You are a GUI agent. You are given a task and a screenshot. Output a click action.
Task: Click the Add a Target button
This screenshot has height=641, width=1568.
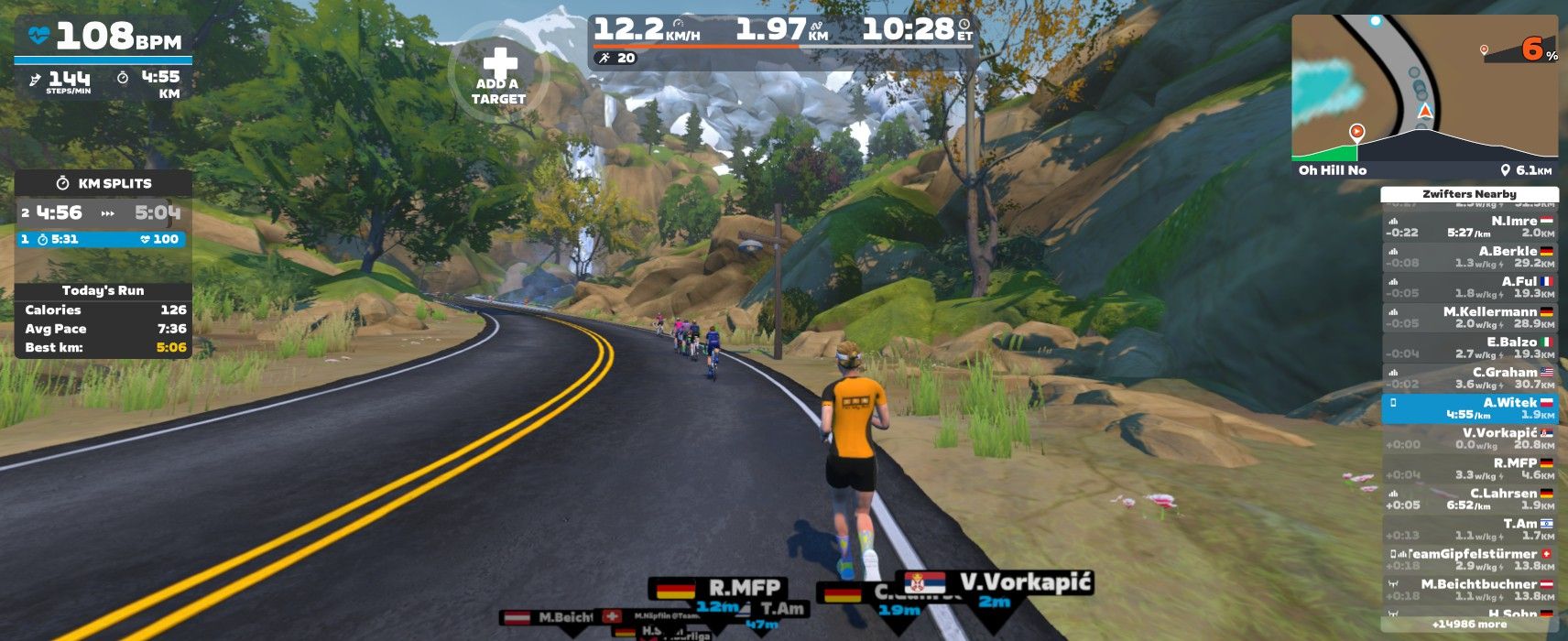pyautogui.click(x=499, y=74)
